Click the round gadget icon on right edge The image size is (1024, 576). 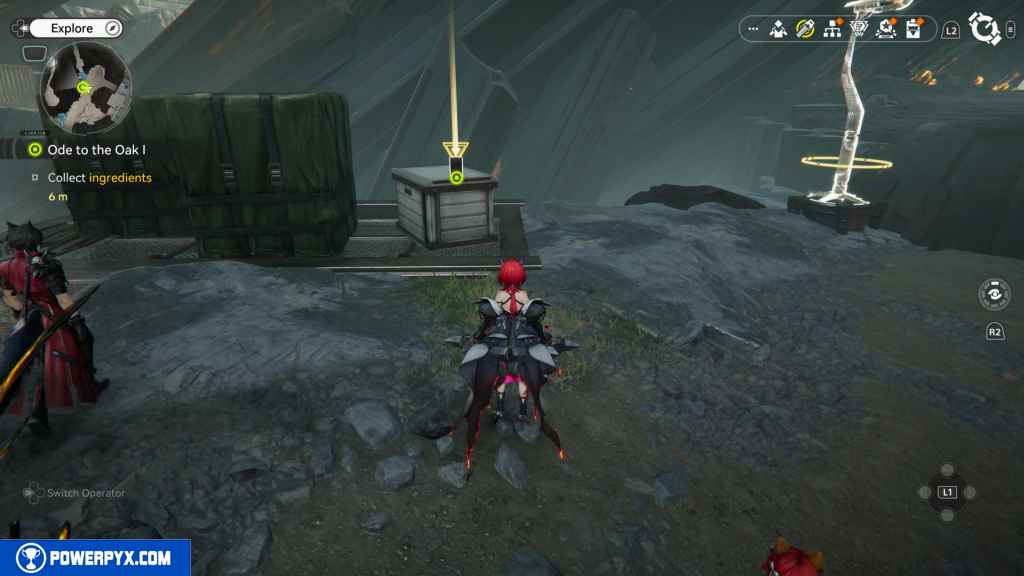(994, 294)
